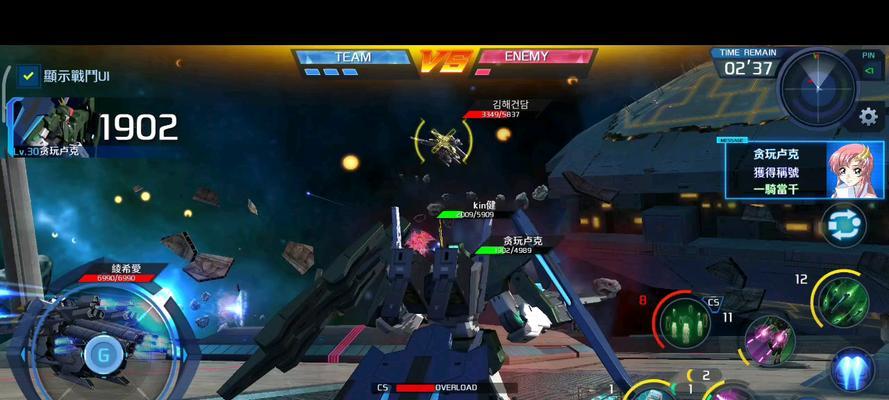889x400 pixels.
Task: Trigger the blue thruster boost button
Action: point(853,370)
